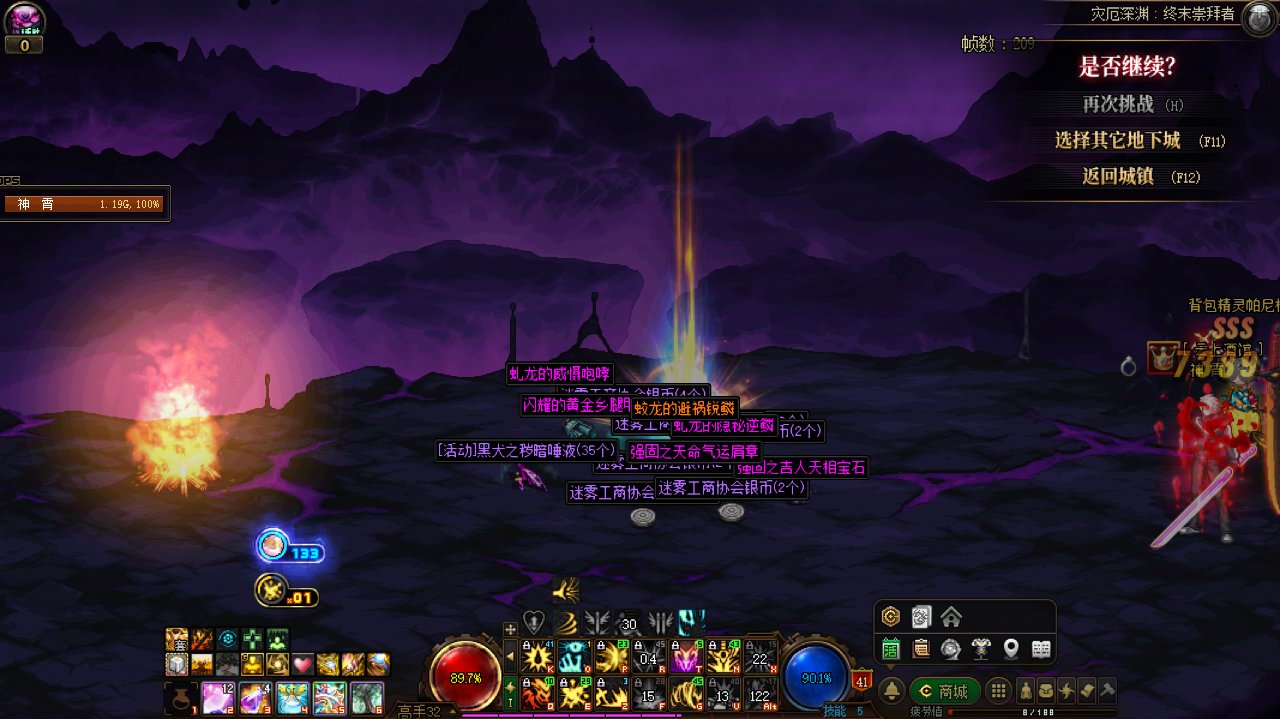Image resolution: width=1280 pixels, height=719 pixels.
Task: Use the pink crystal consumable in slot 2
Action: point(219,696)
